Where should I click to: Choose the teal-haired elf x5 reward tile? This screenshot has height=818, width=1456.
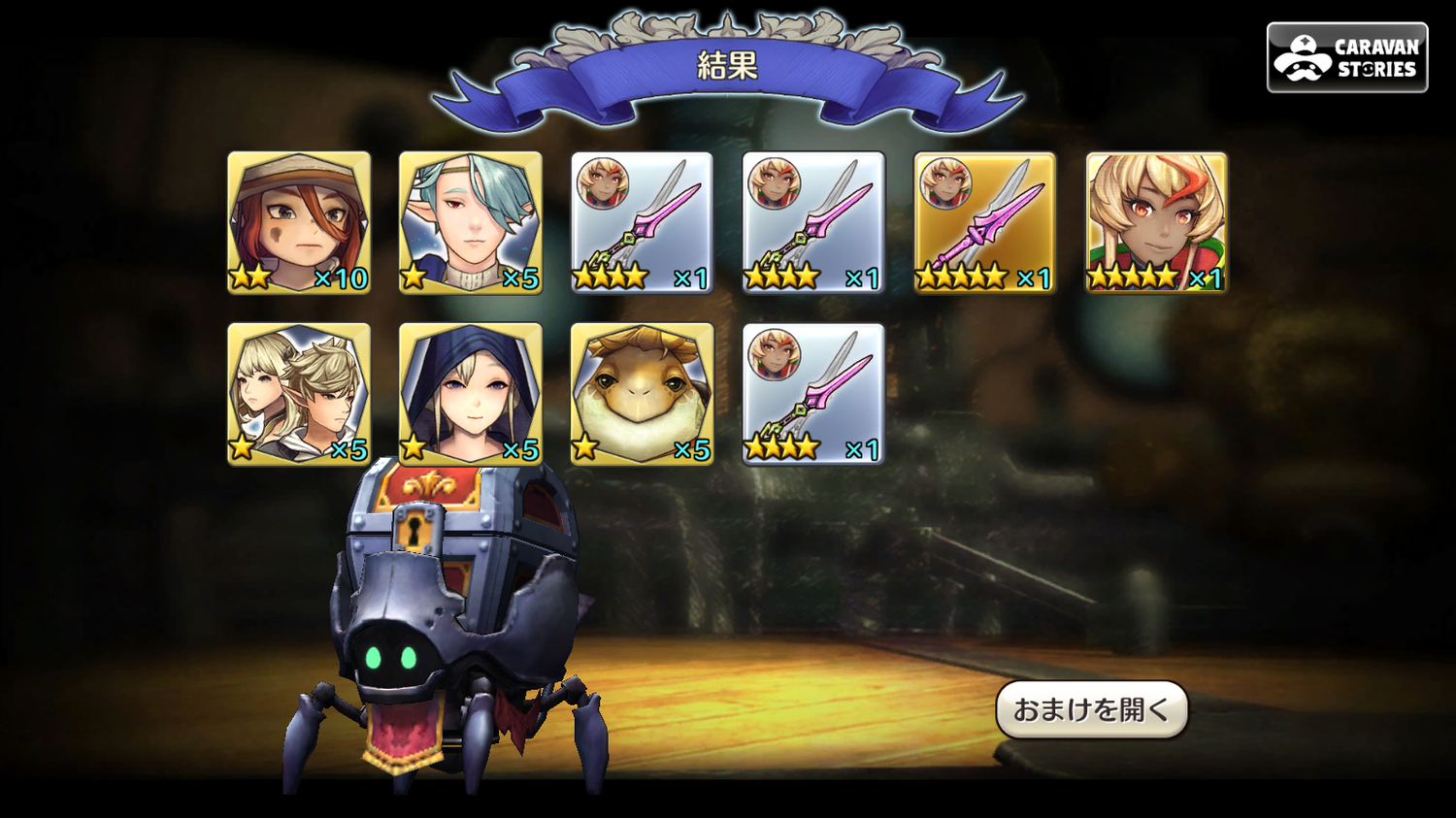471,222
